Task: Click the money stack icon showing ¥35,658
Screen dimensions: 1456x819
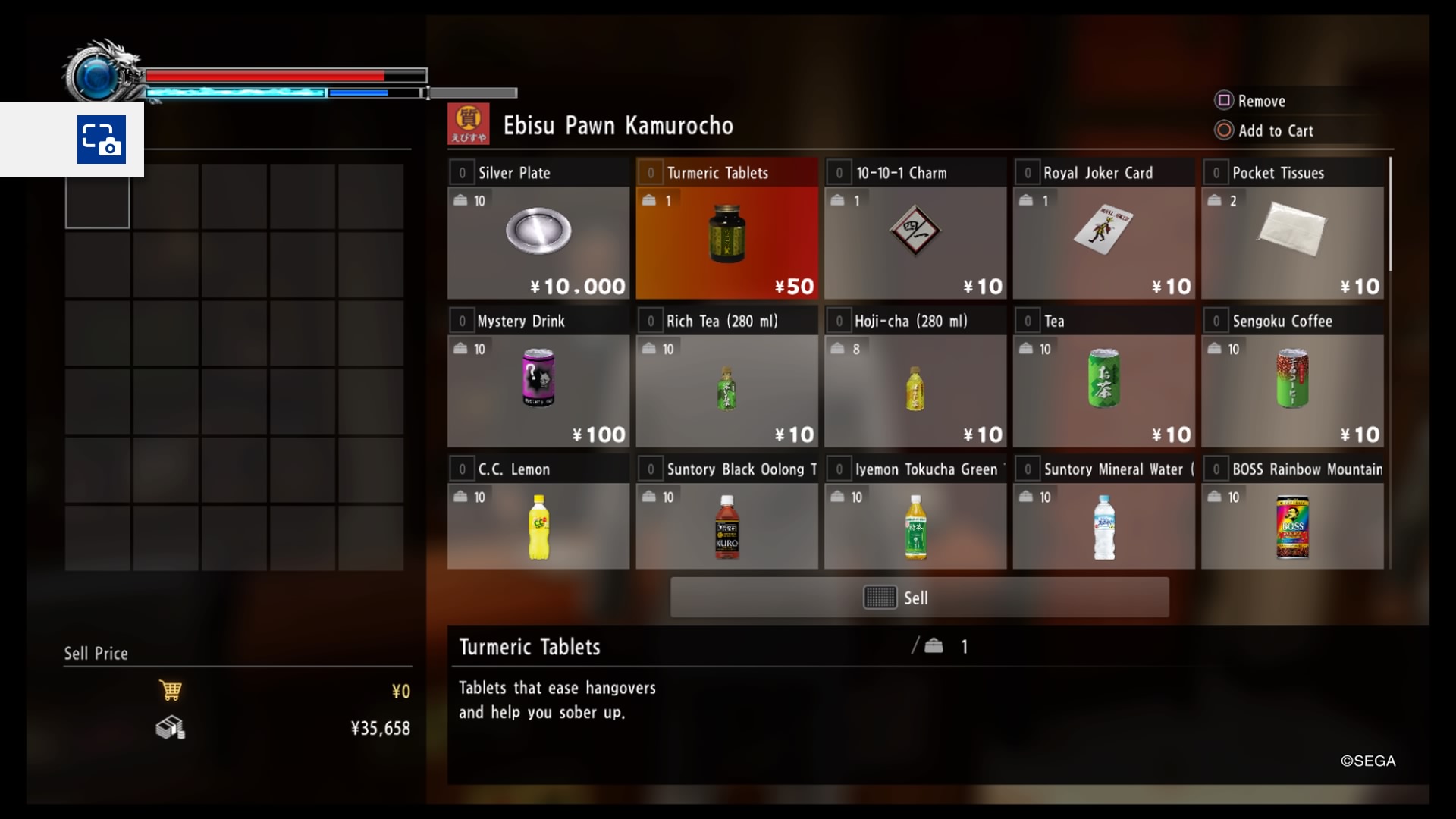Action: tap(171, 728)
